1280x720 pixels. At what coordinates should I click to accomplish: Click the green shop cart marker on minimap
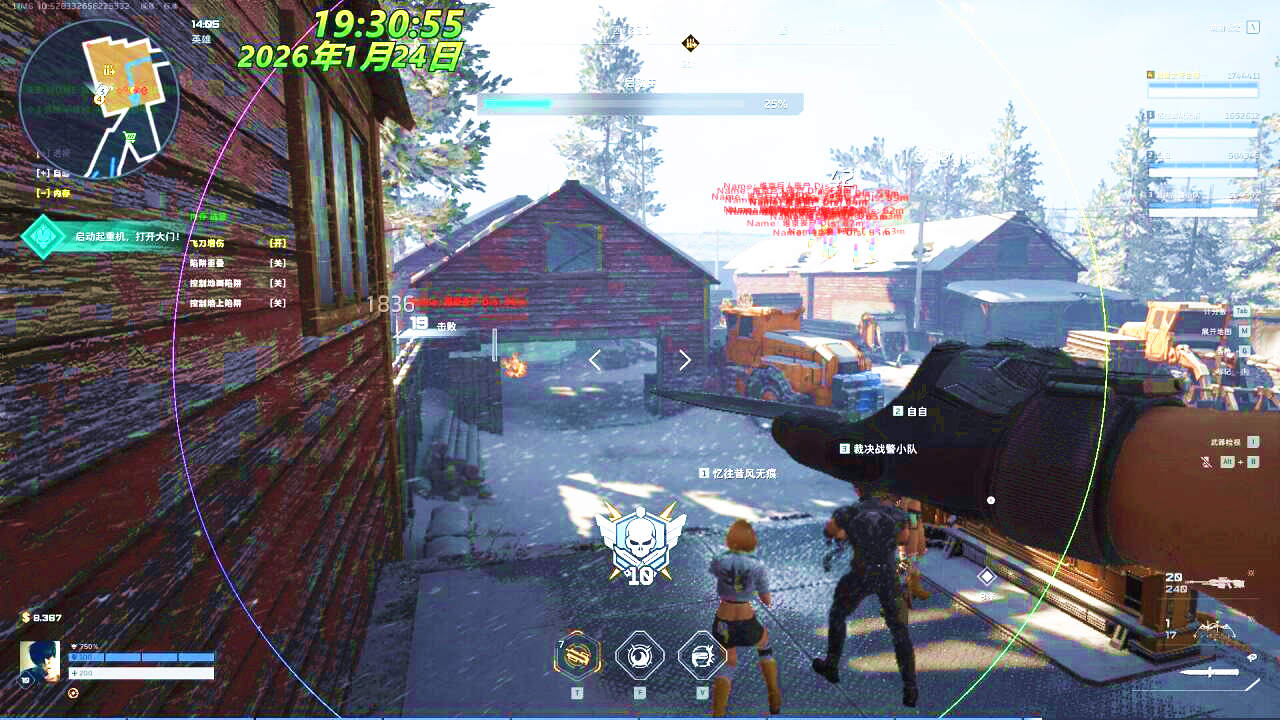(x=129, y=137)
